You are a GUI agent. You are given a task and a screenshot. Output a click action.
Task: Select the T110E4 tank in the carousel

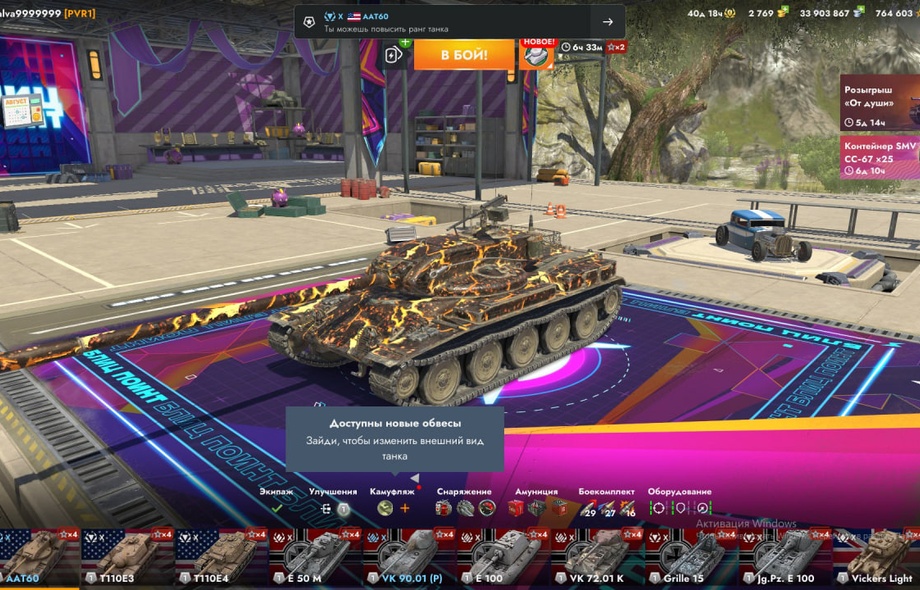tap(221, 557)
